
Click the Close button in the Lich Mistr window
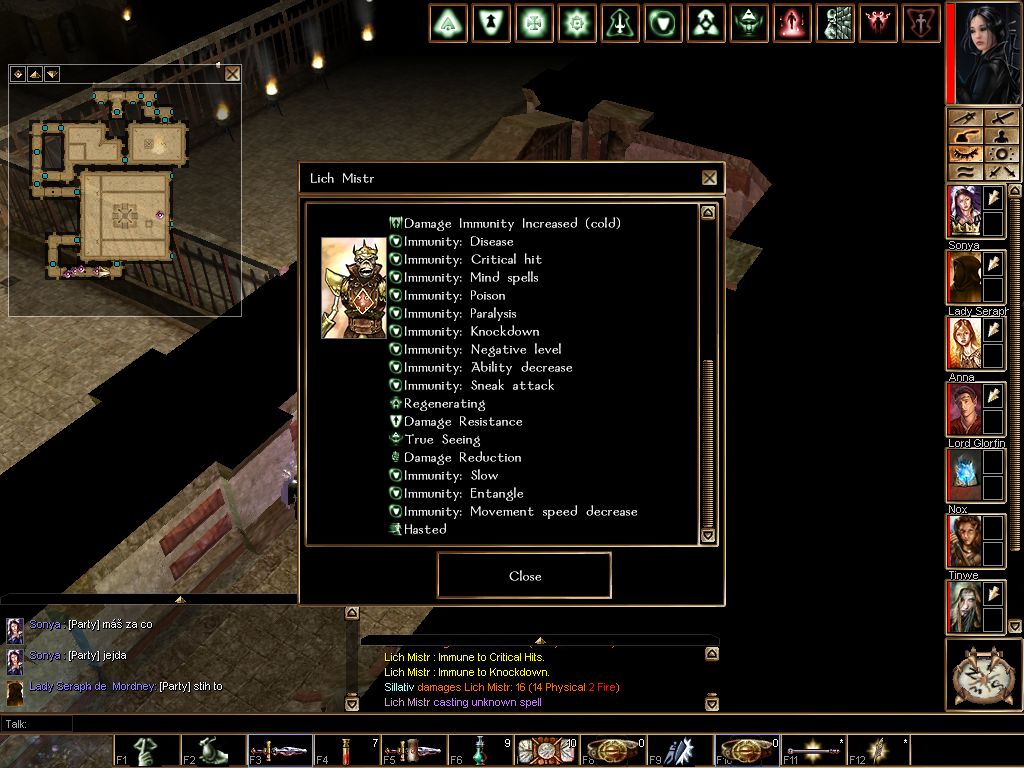pyautogui.click(x=524, y=576)
